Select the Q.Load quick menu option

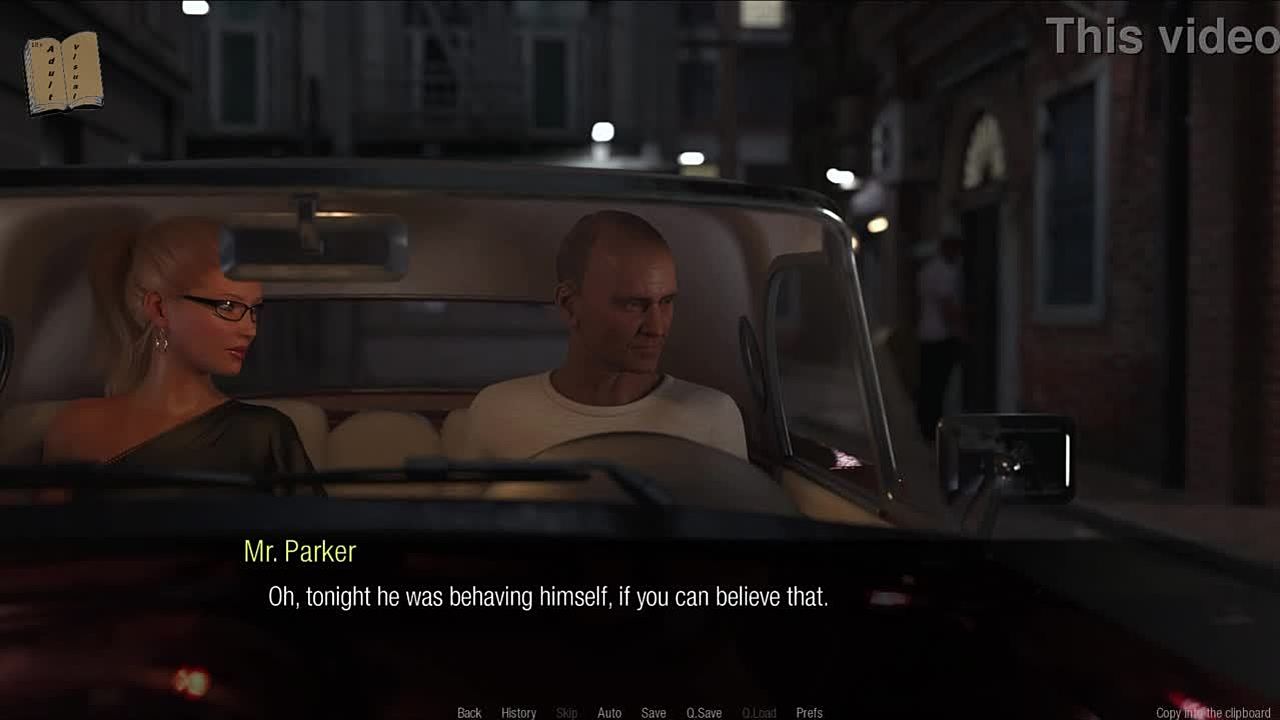pos(759,713)
